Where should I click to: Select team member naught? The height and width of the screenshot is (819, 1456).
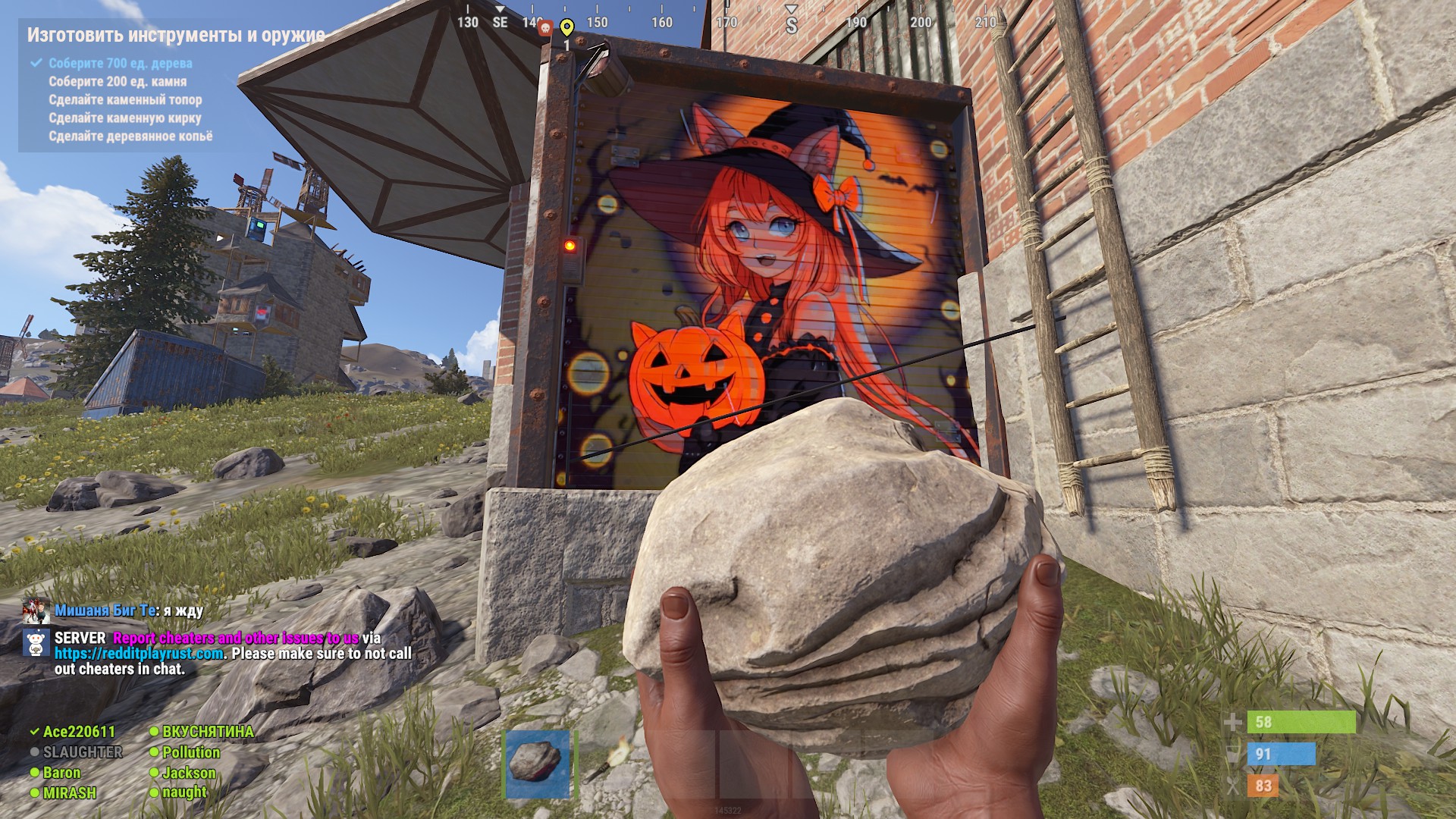pos(184,792)
